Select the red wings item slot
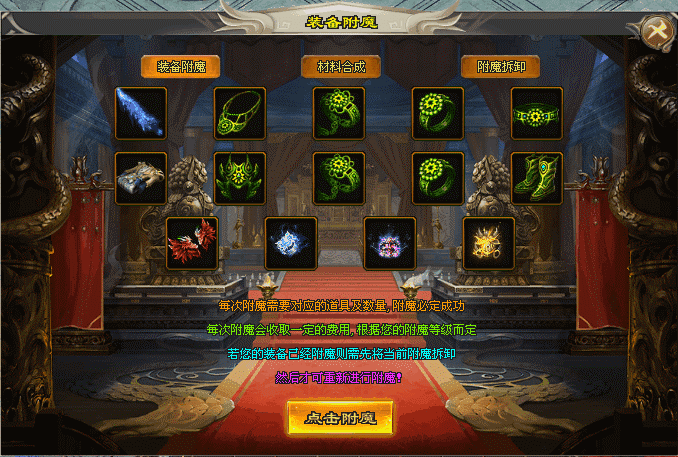This screenshot has width=678, height=457. pyautogui.click(x=191, y=243)
